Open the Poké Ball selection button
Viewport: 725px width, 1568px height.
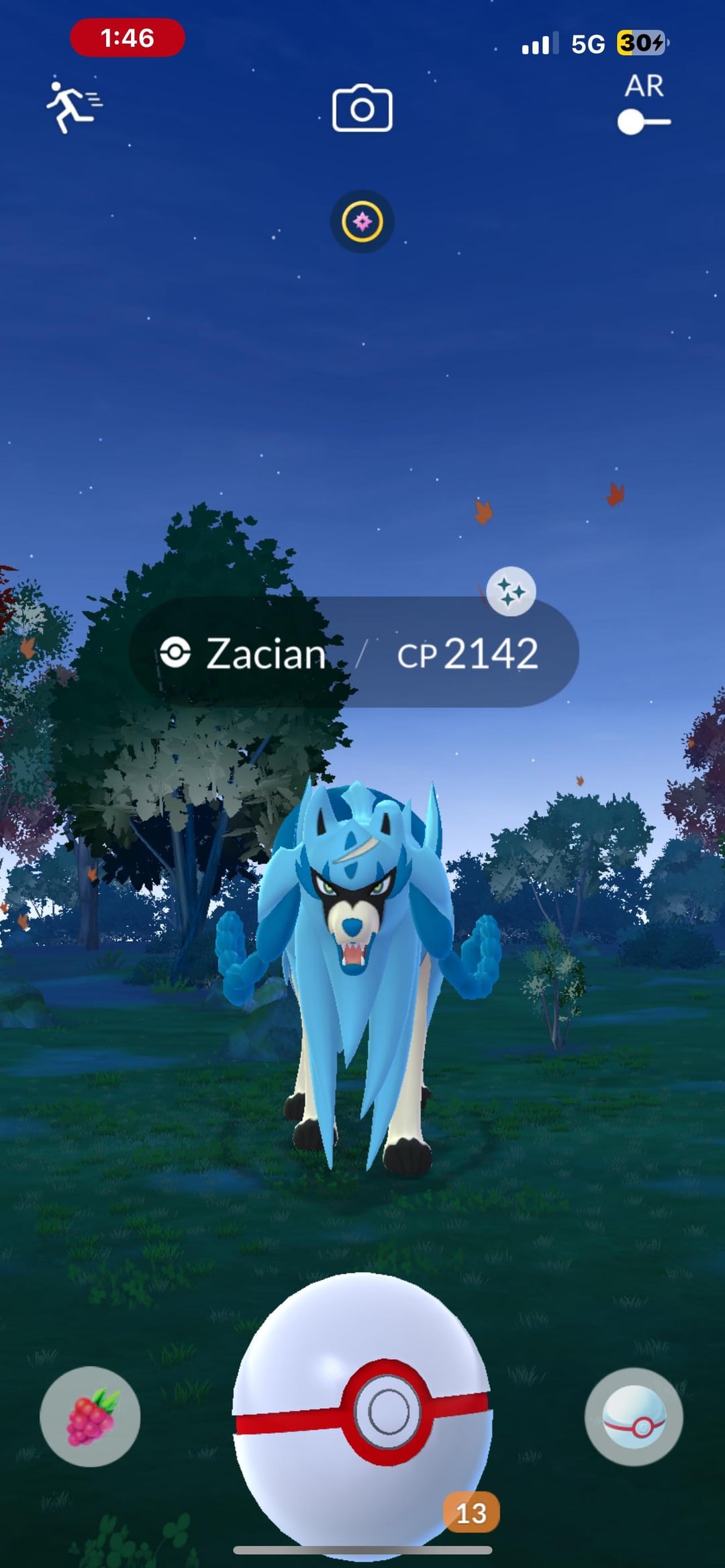634,1416
